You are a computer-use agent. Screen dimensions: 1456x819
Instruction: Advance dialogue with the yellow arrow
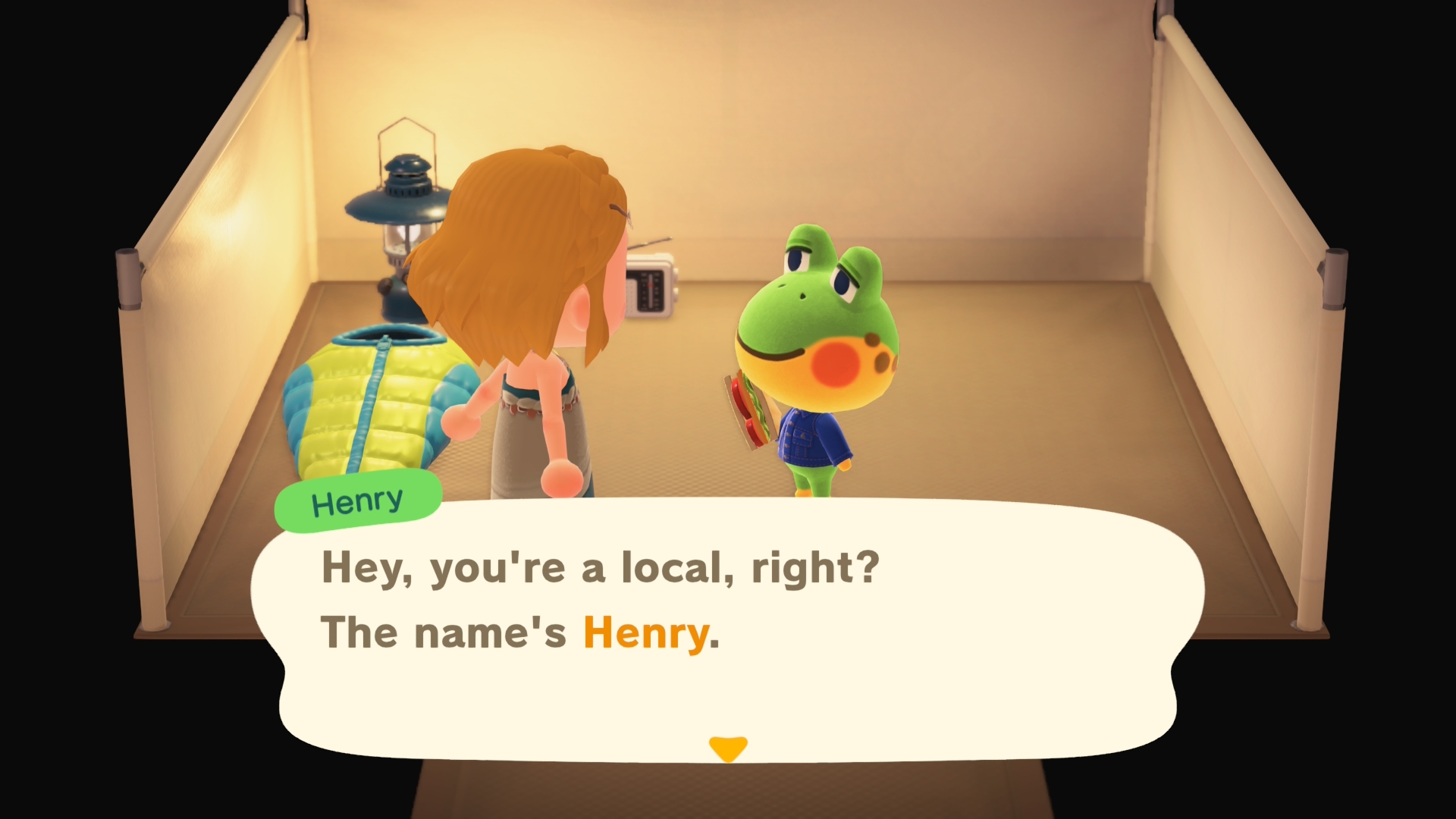click(727, 748)
